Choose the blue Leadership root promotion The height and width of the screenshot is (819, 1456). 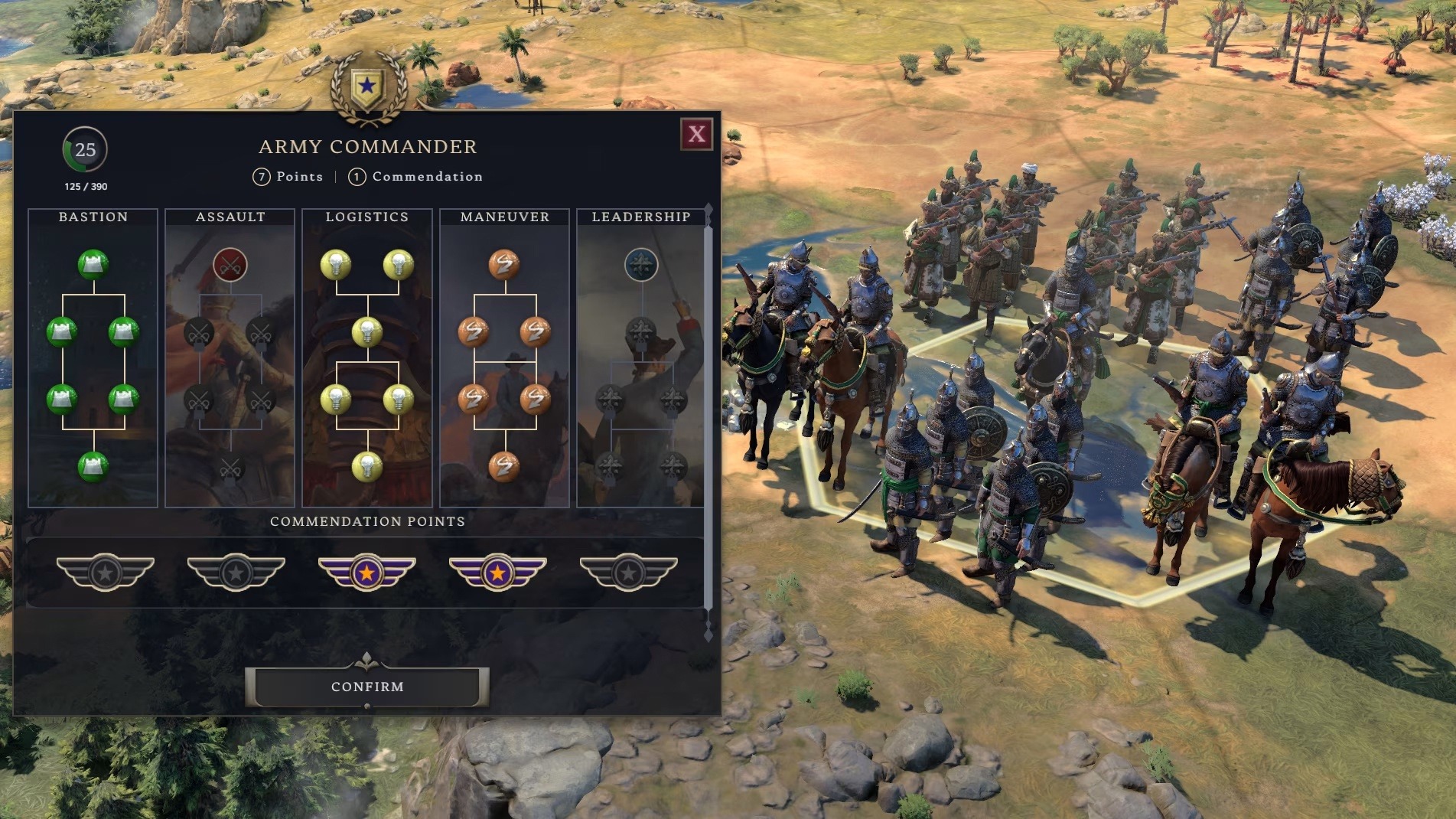coord(641,265)
